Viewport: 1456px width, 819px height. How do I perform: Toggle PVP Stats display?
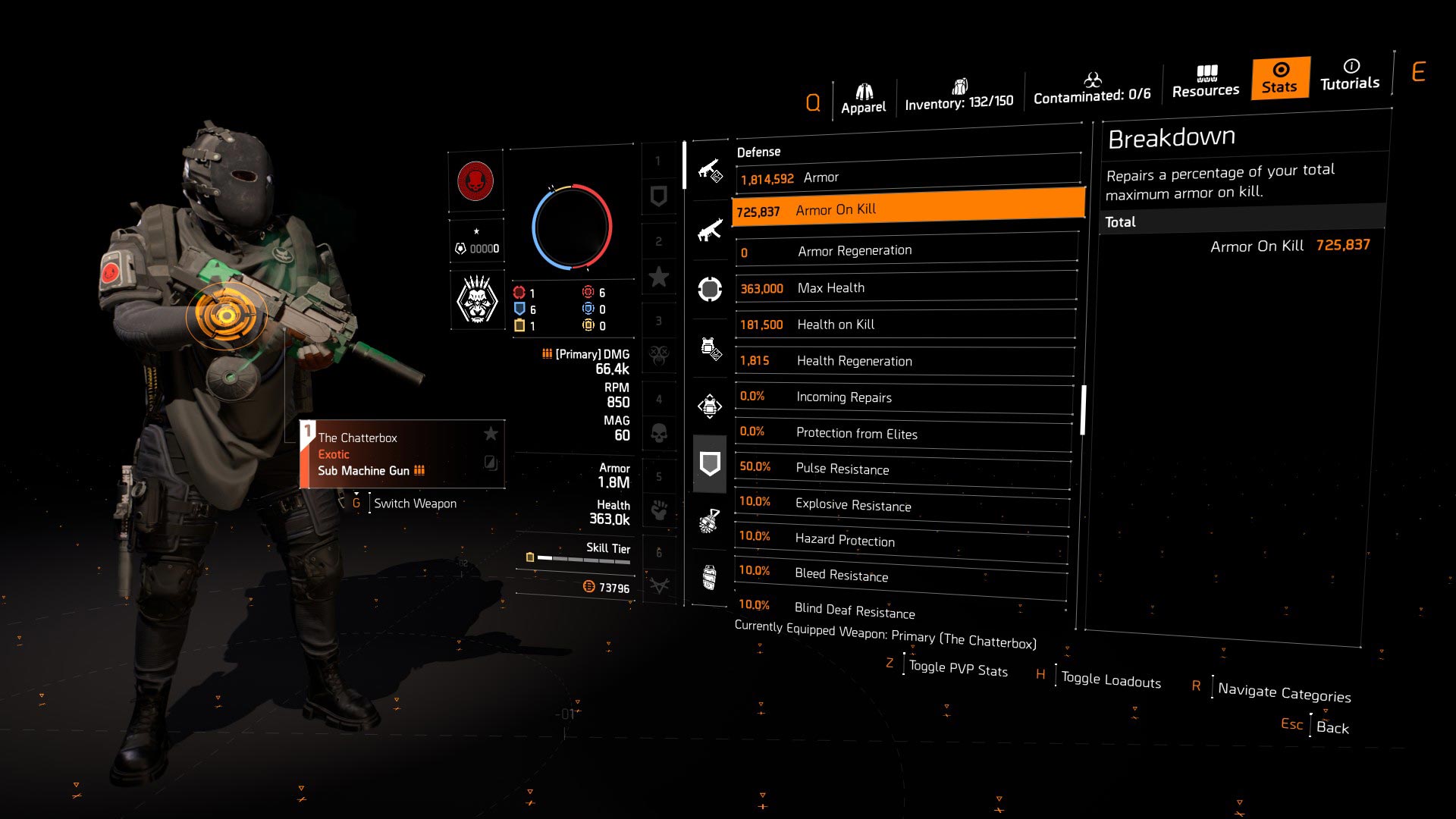(x=959, y=669)
